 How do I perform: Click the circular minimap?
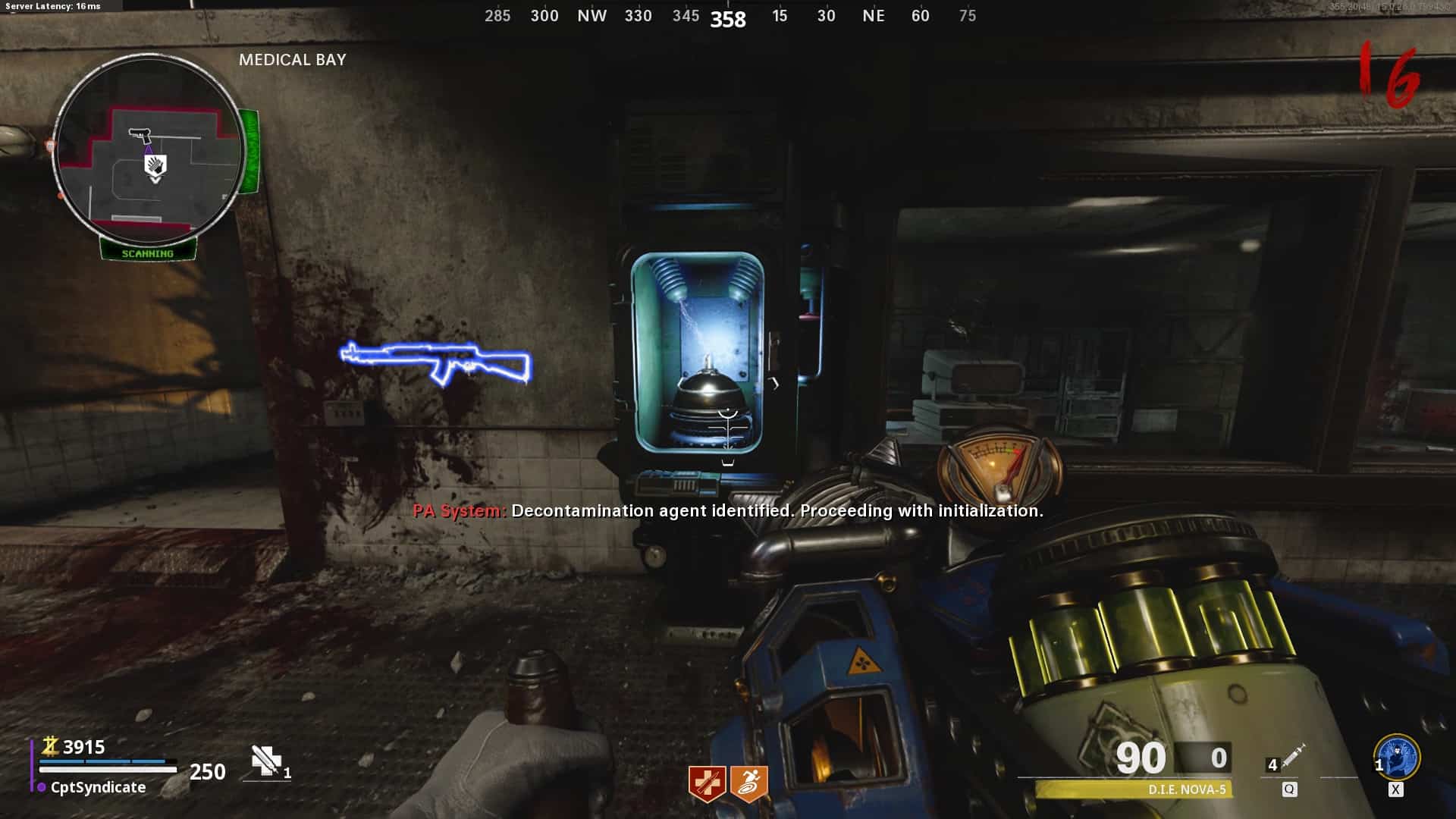pos(149,150)
